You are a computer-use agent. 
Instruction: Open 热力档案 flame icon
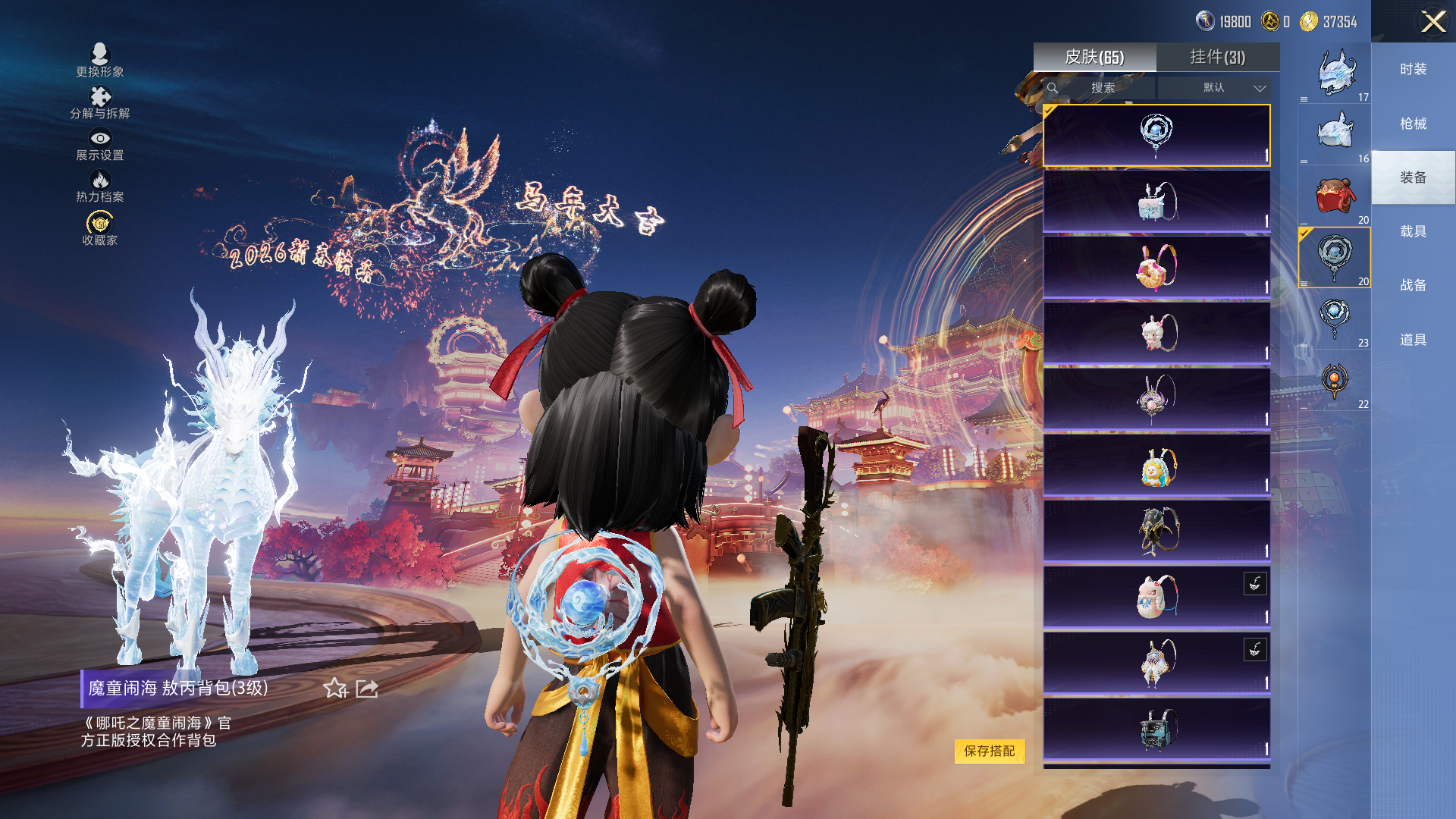coord(100,186)
